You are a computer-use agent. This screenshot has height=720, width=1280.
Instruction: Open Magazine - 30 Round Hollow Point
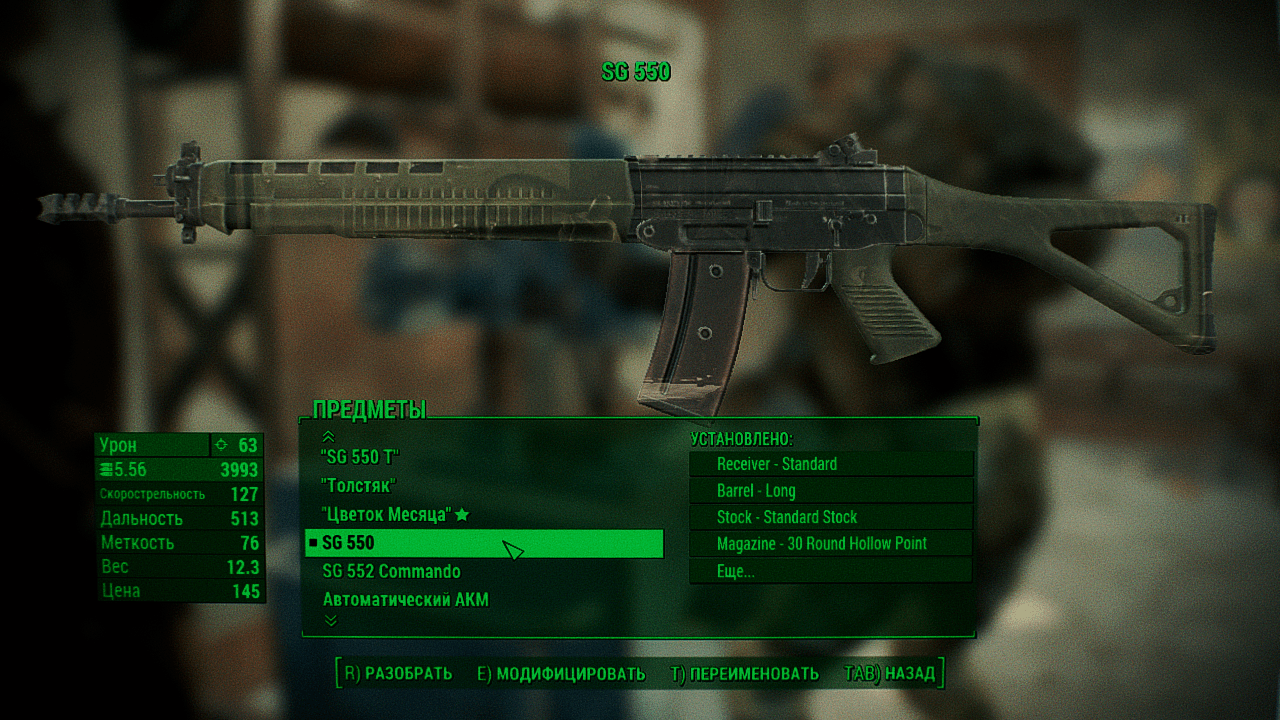830,544
